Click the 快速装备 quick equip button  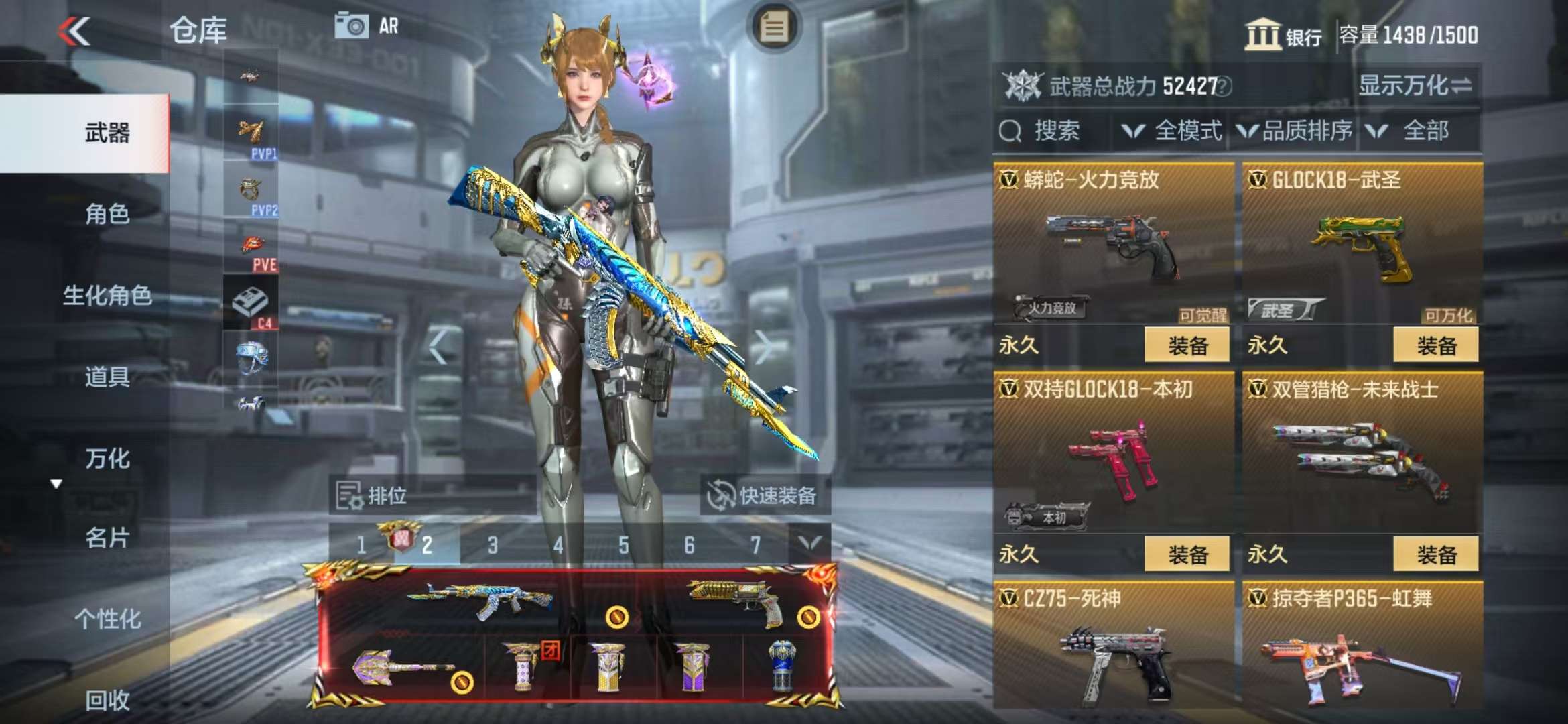[764, 496]
